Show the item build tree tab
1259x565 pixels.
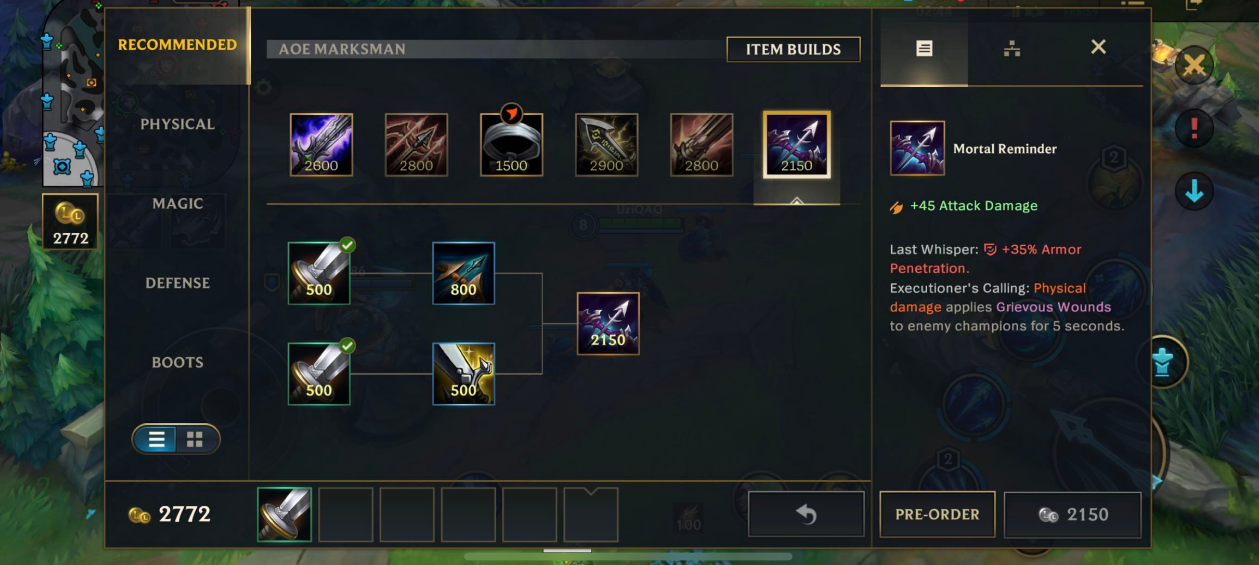pyautogui.click(x=1011, y=47)
